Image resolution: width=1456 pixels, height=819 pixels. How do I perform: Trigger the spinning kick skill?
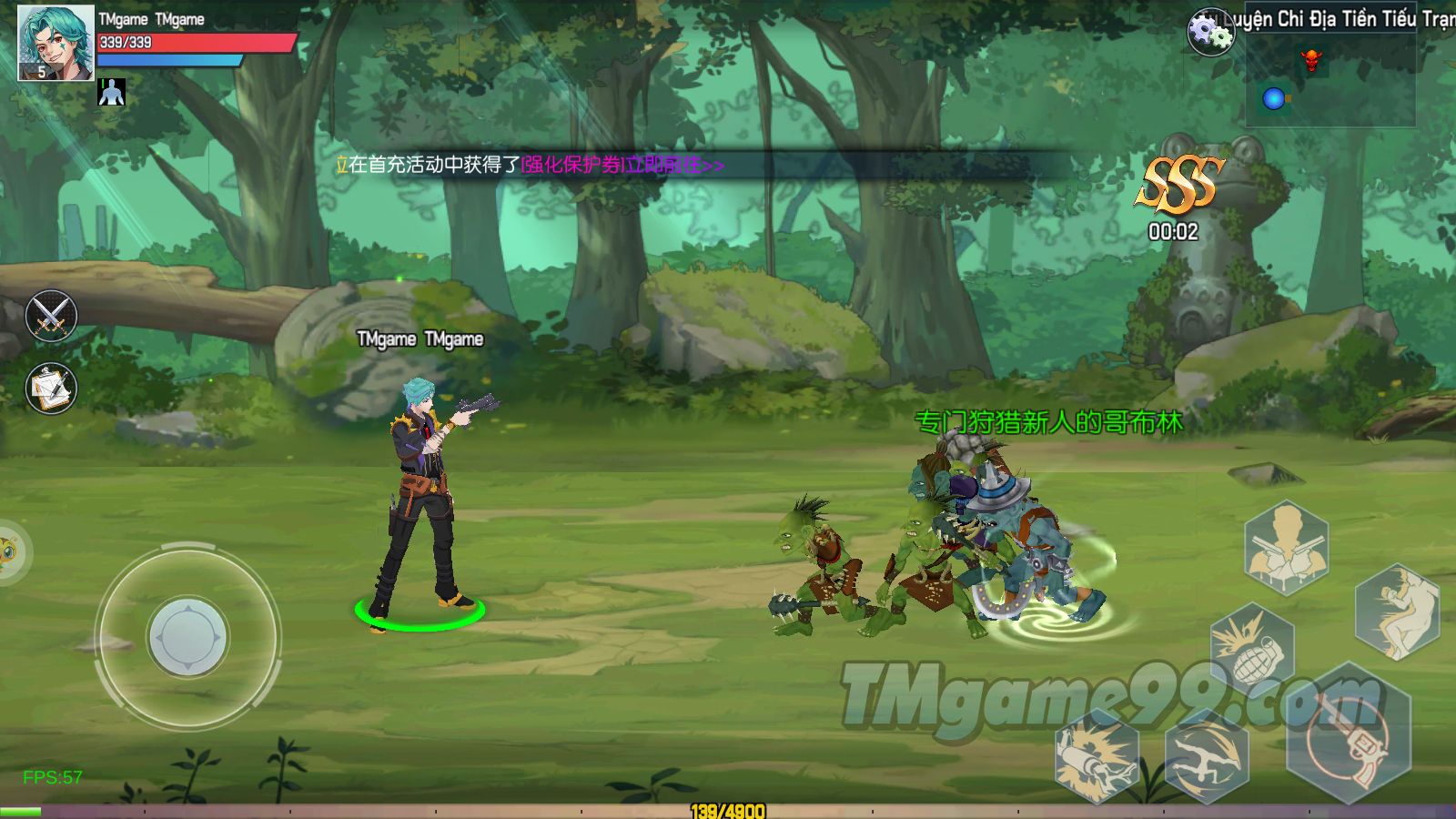pos(1206,754)
